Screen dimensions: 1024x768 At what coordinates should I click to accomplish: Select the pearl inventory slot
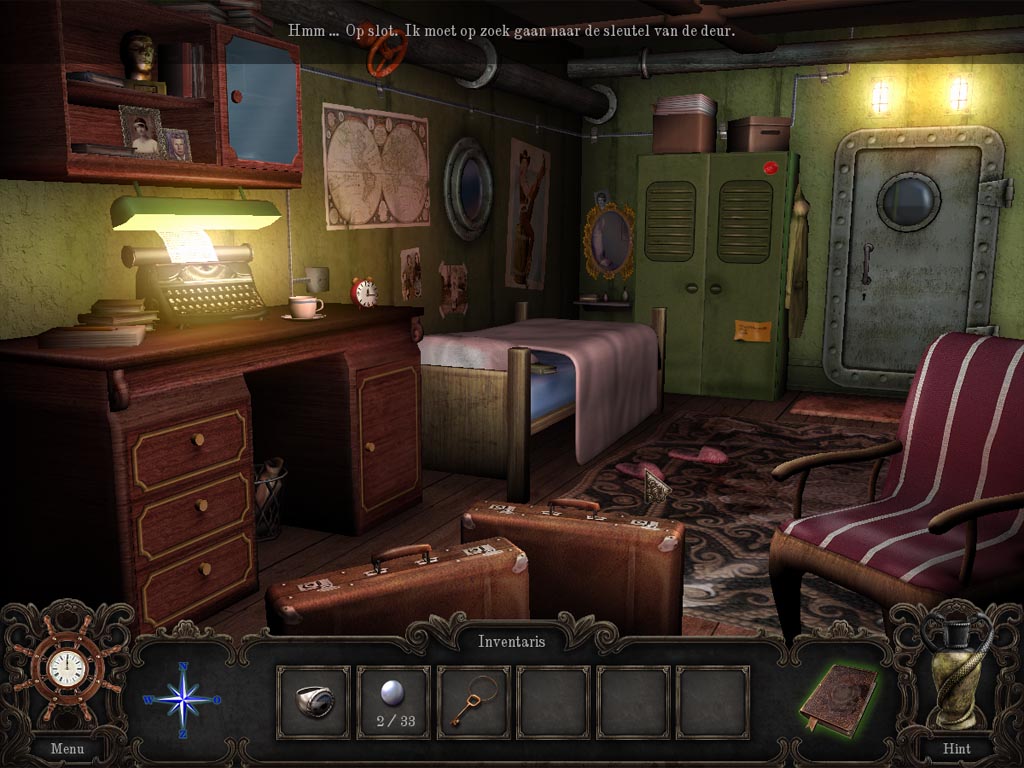coord(393,702)
